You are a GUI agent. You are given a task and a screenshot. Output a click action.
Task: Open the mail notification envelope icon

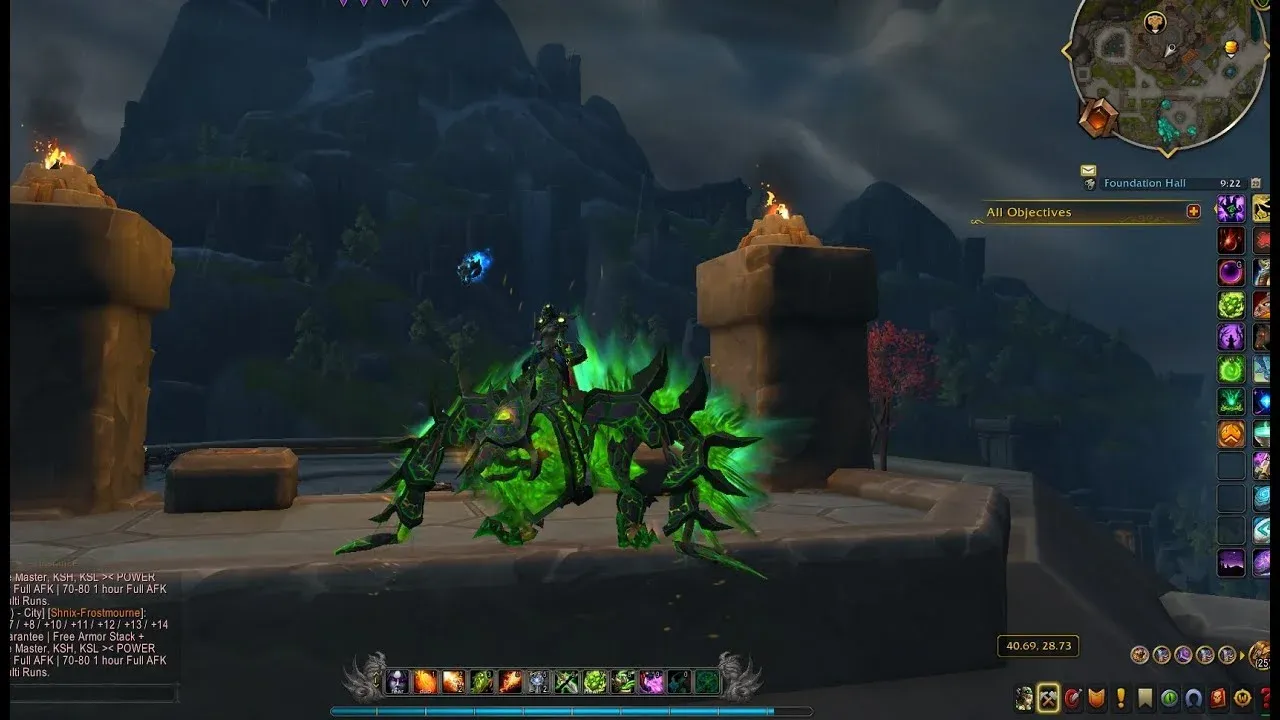1088,171
